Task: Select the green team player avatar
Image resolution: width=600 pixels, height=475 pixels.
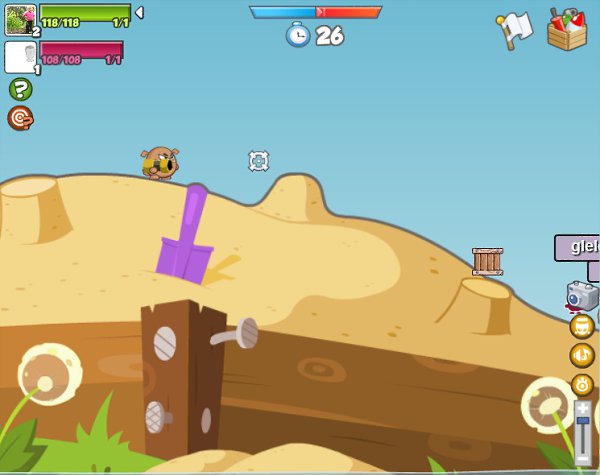Action: point(20,20)
